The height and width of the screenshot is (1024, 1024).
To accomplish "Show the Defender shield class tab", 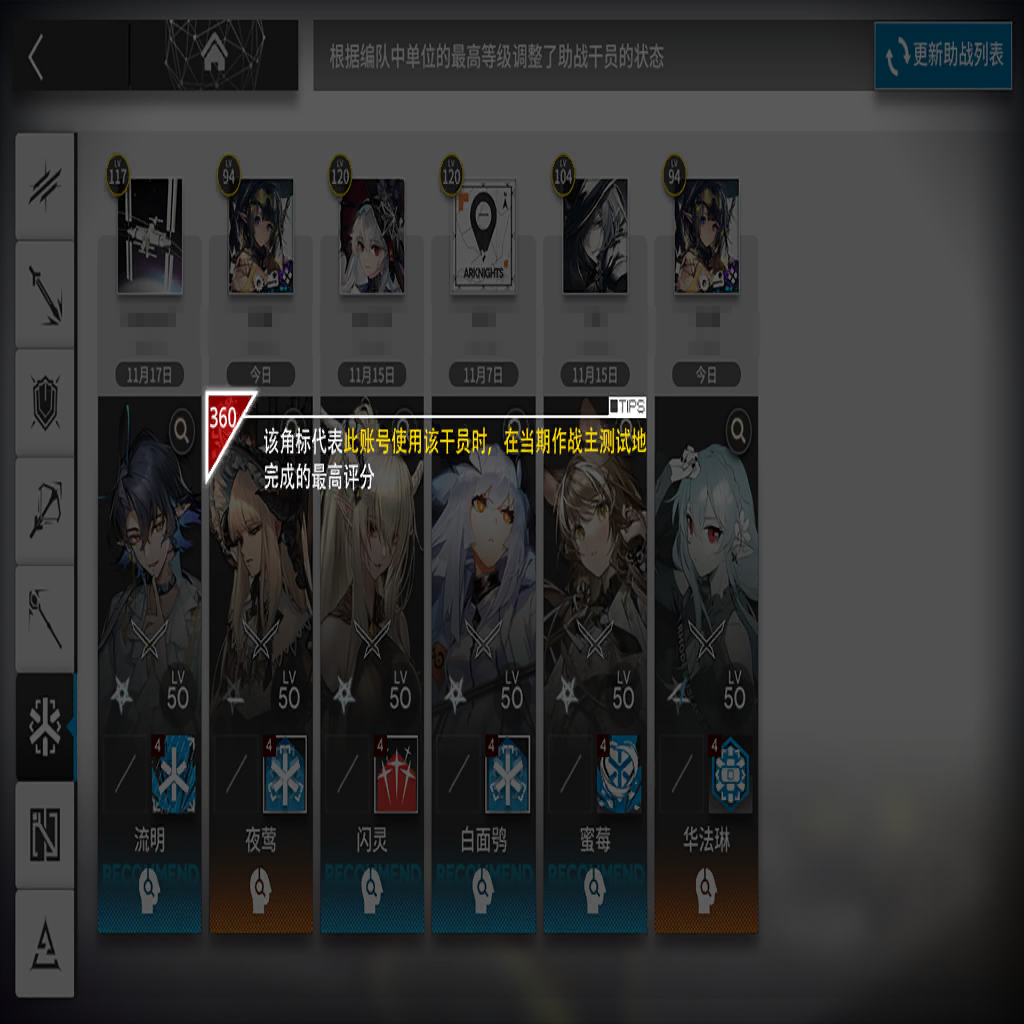I will [x=45, y=402].
